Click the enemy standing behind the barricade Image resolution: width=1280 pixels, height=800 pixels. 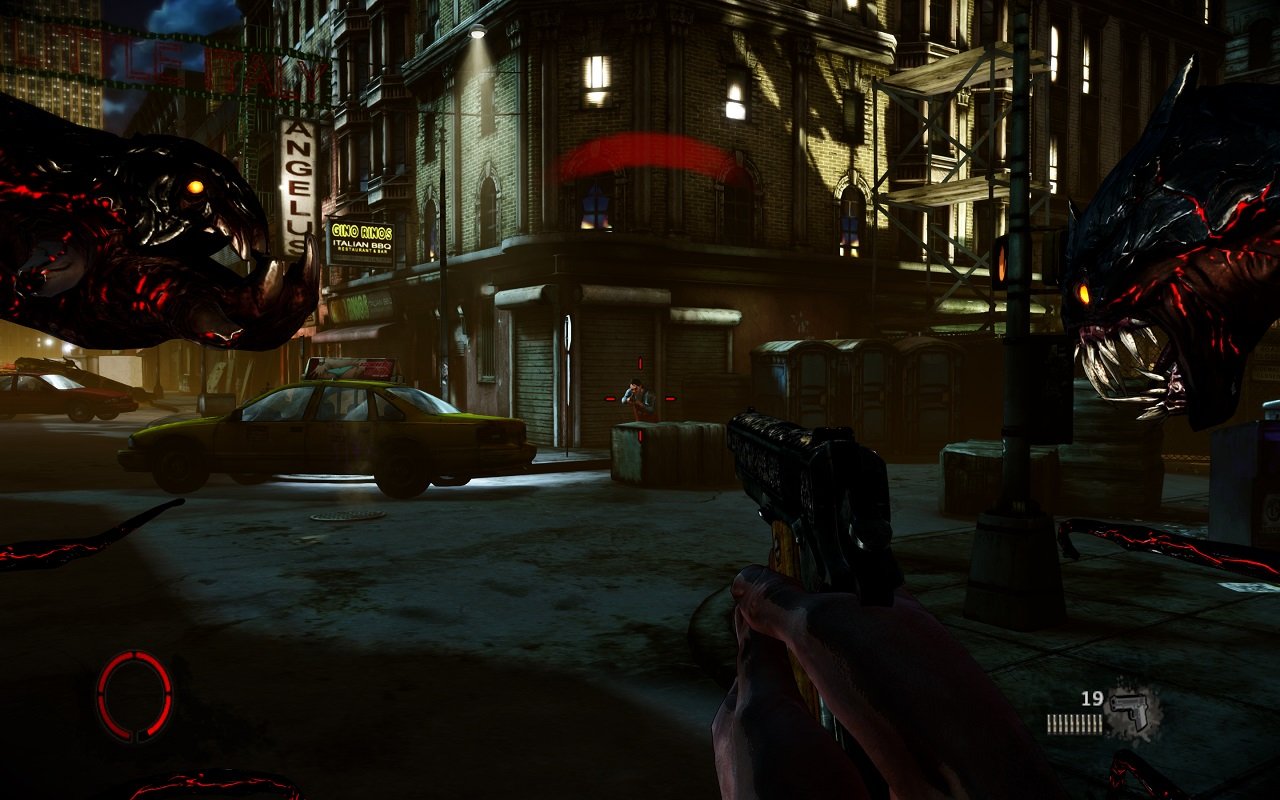637,390
